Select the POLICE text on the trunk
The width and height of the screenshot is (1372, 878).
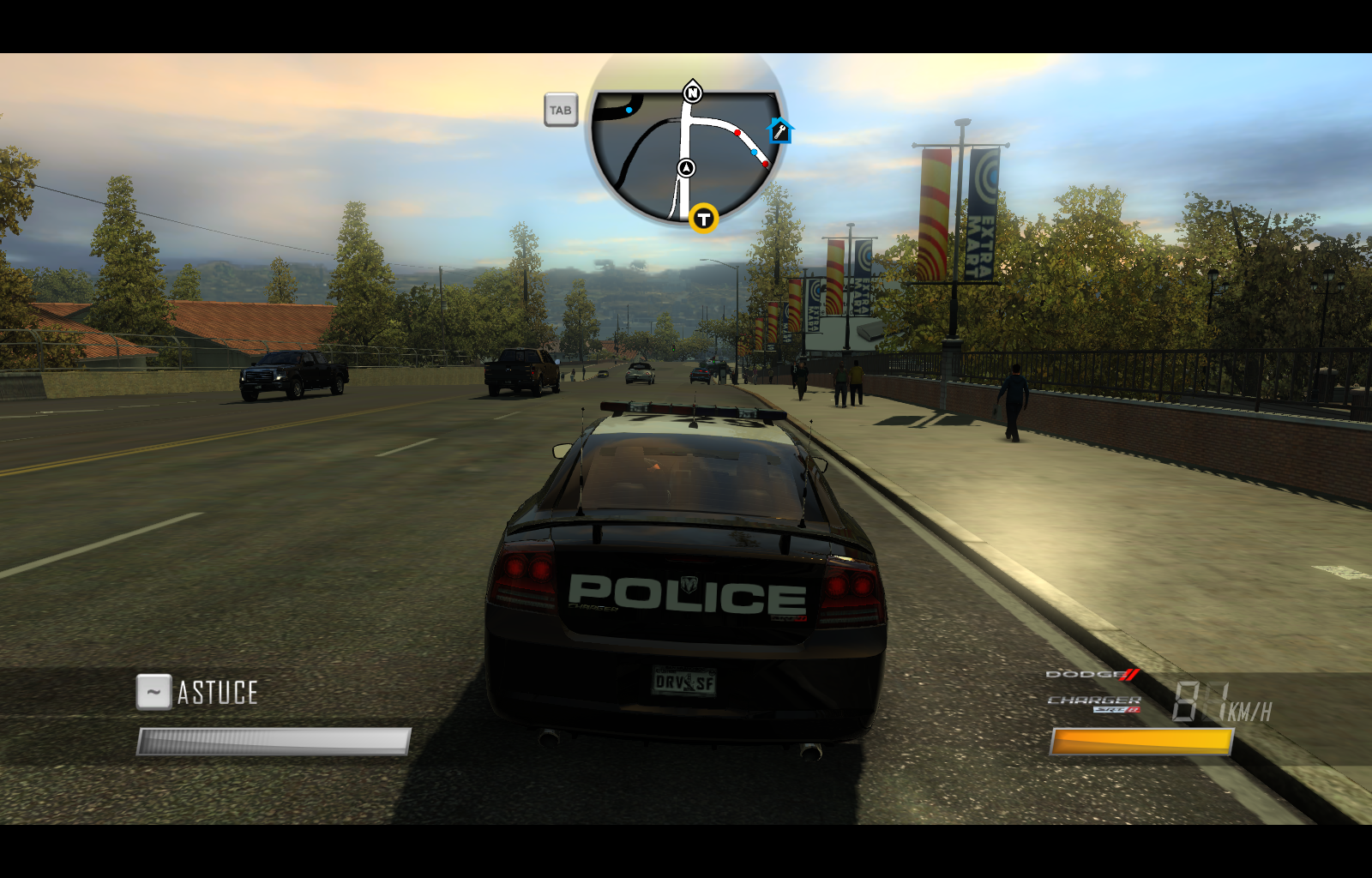tap(686, 592)
